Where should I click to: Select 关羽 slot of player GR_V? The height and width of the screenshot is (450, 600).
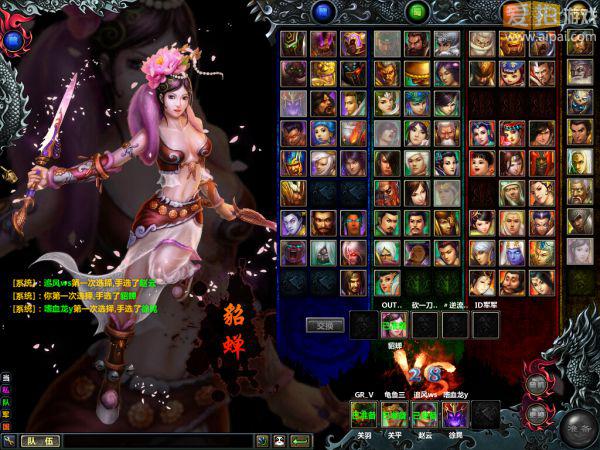point(364,413)
